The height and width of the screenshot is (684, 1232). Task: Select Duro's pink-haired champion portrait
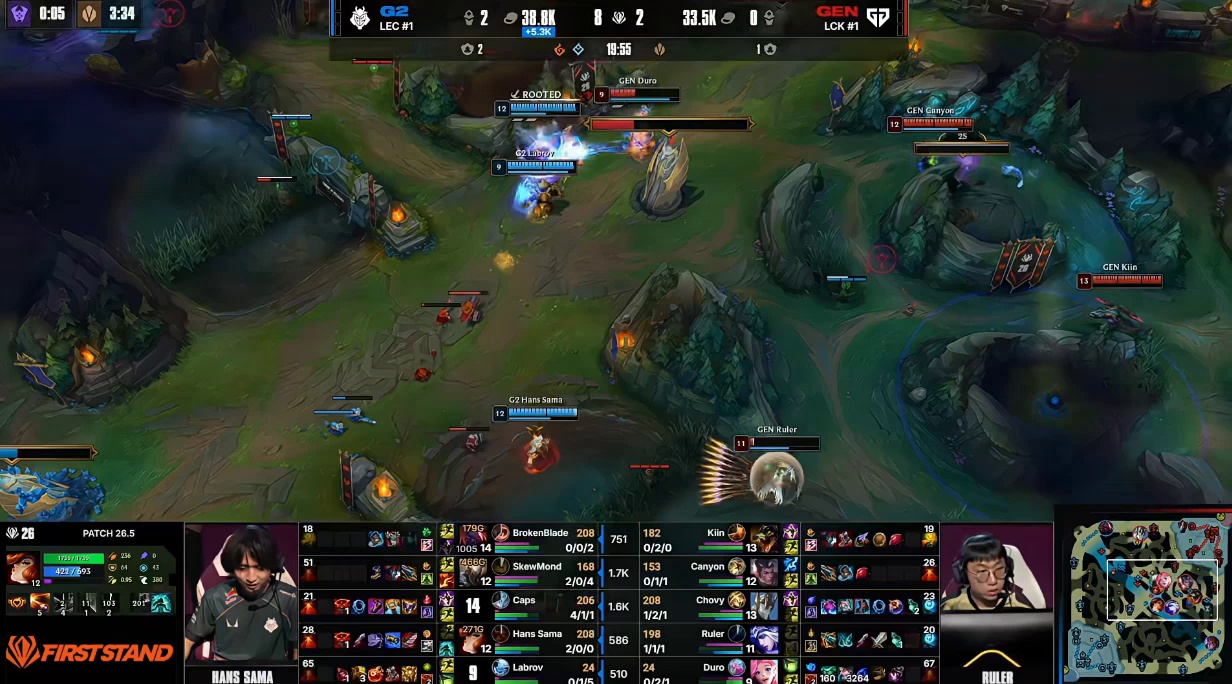point(736,666)
